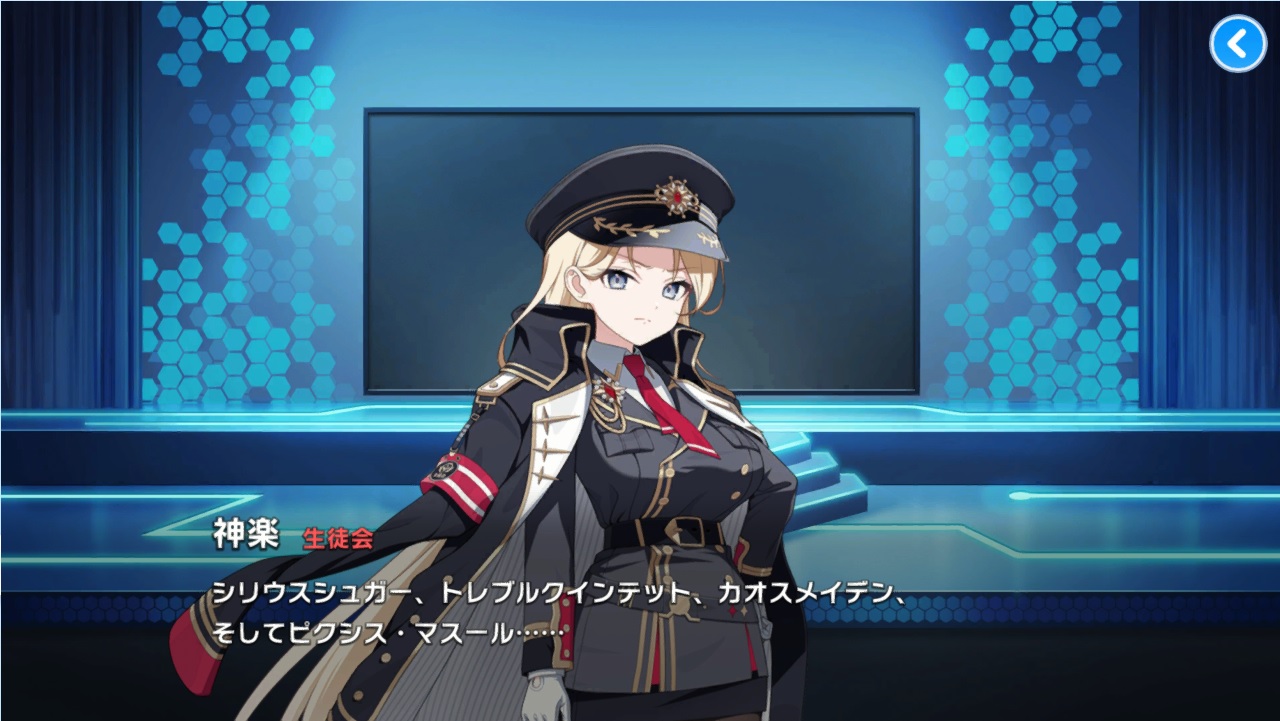
Task: Click the blue back arrow button
Action: tap(1238, 43)
